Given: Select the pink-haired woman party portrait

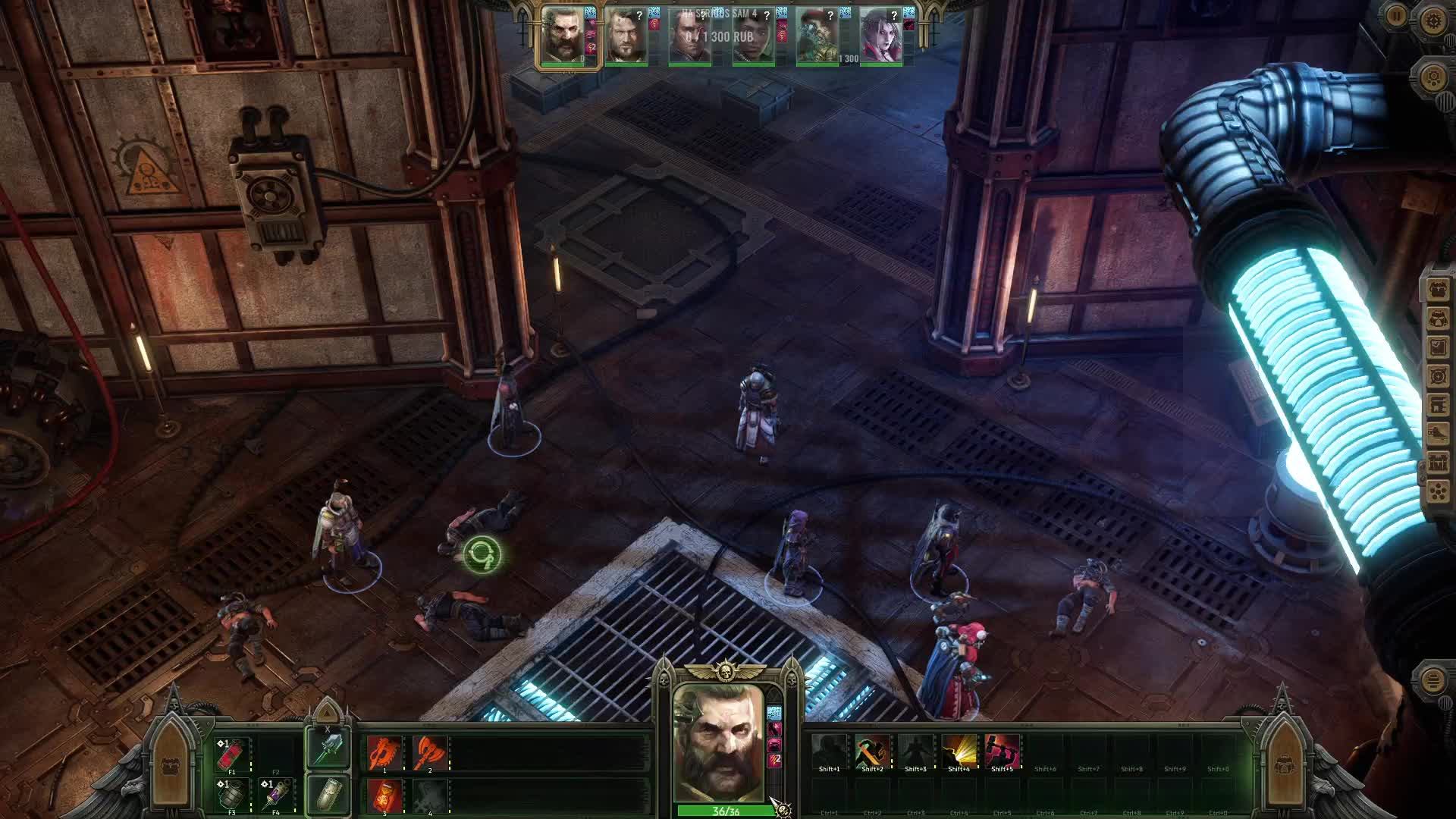Looking at the screenshot, I should coord(880,36).
